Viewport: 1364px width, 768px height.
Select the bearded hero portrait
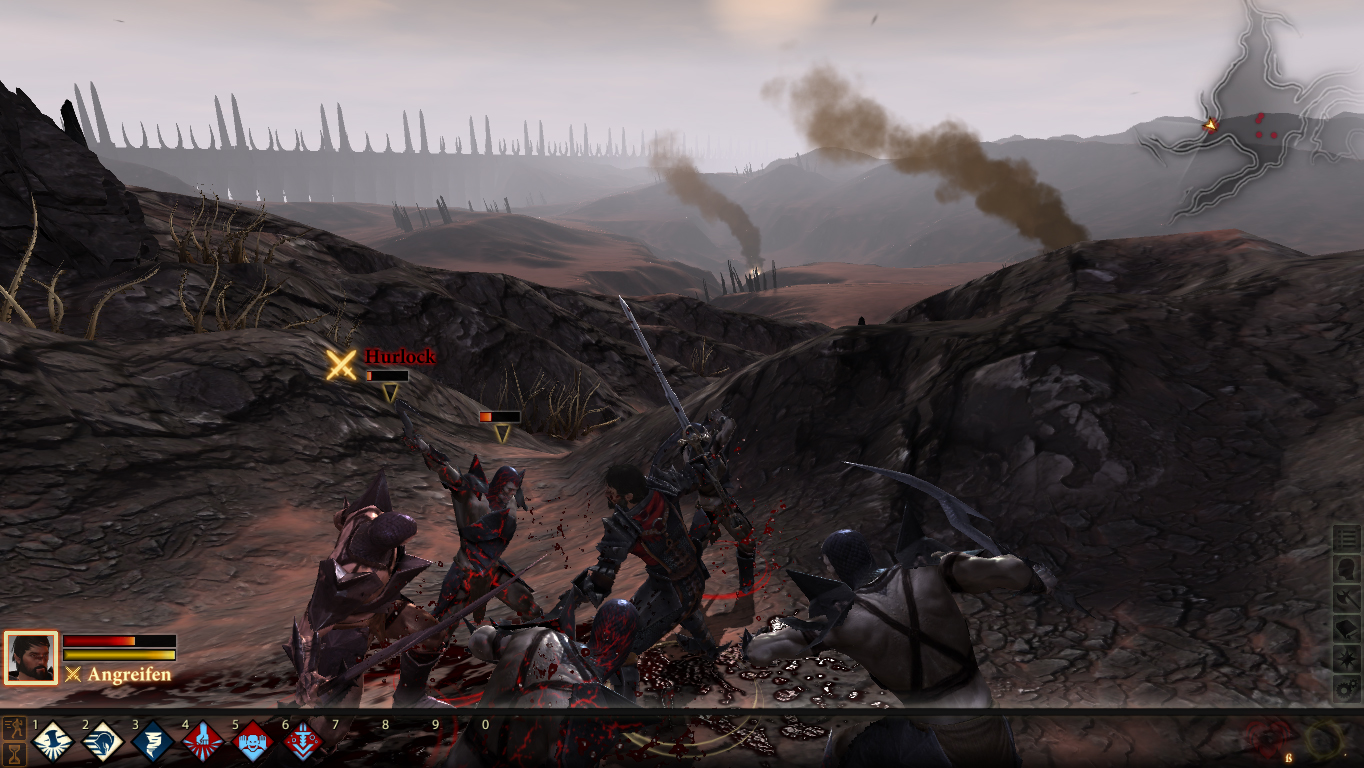click(31, 657)
